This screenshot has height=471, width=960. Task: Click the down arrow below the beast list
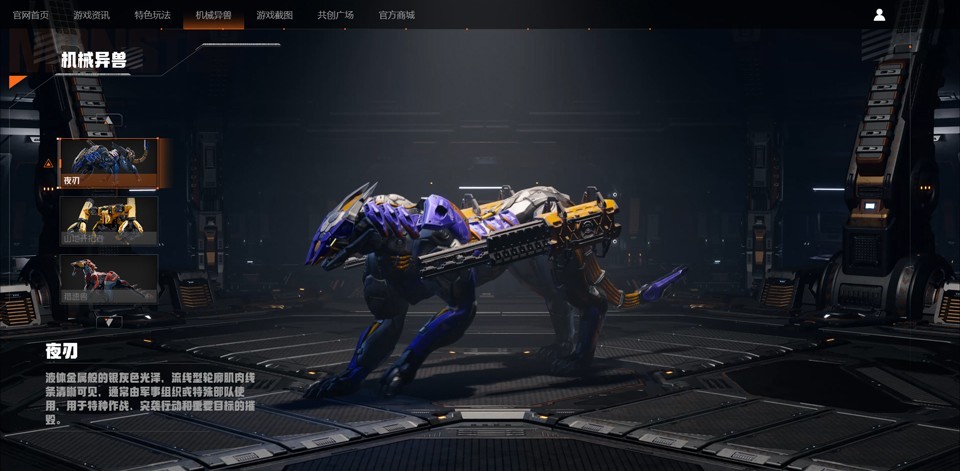click(x=108, y=322)
